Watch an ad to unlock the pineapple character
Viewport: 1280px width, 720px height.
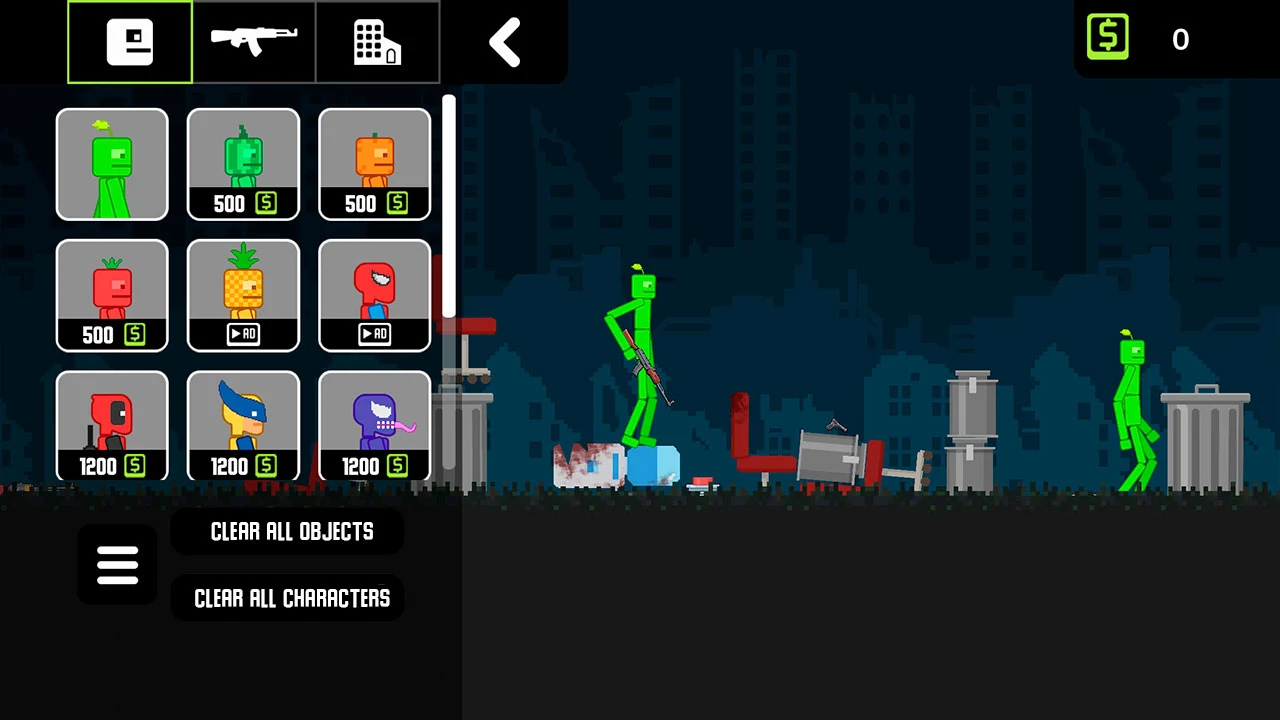click(x=243, y=295)
